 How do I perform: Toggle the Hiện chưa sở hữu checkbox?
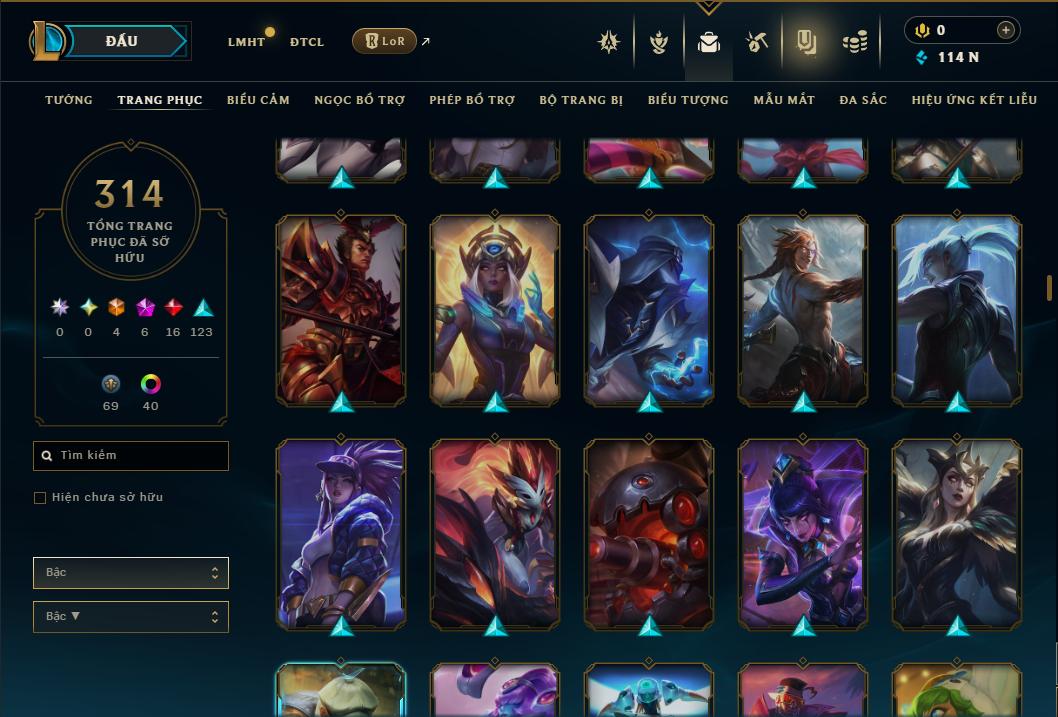(x=40, y=498)
